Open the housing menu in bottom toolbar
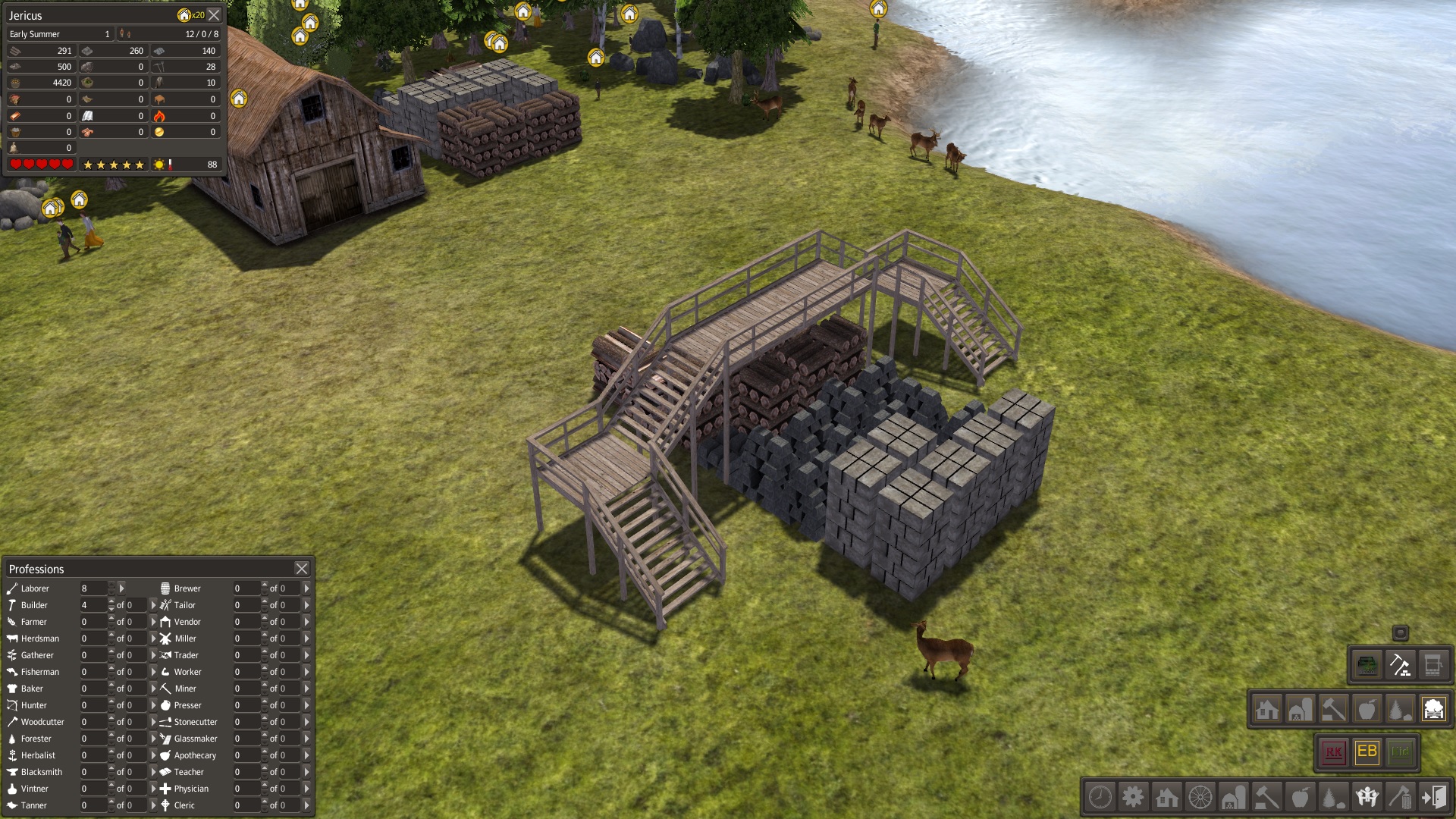 pos(1166,797)
